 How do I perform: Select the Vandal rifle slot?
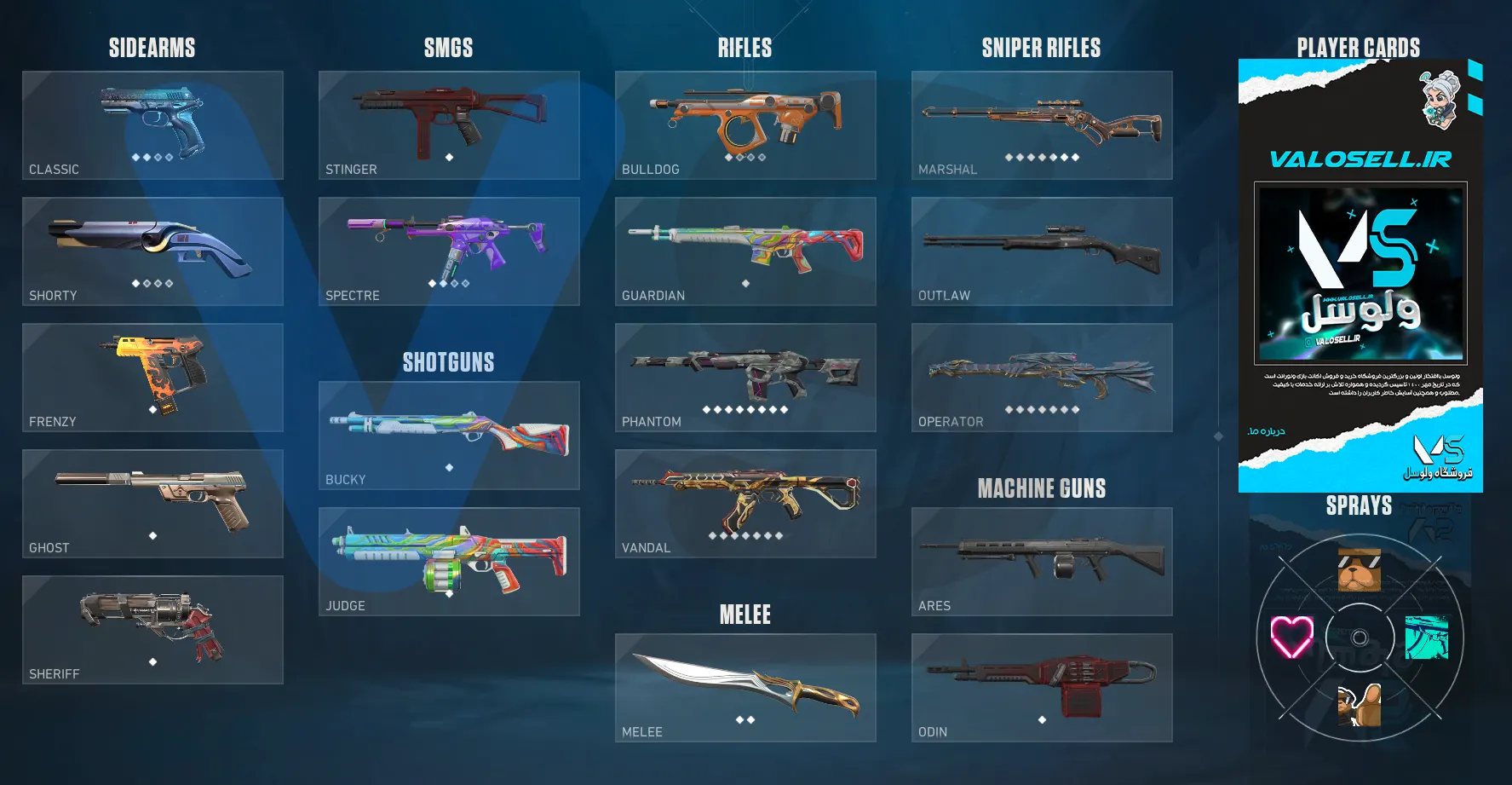pyautogui.click(x=745, y=504)
